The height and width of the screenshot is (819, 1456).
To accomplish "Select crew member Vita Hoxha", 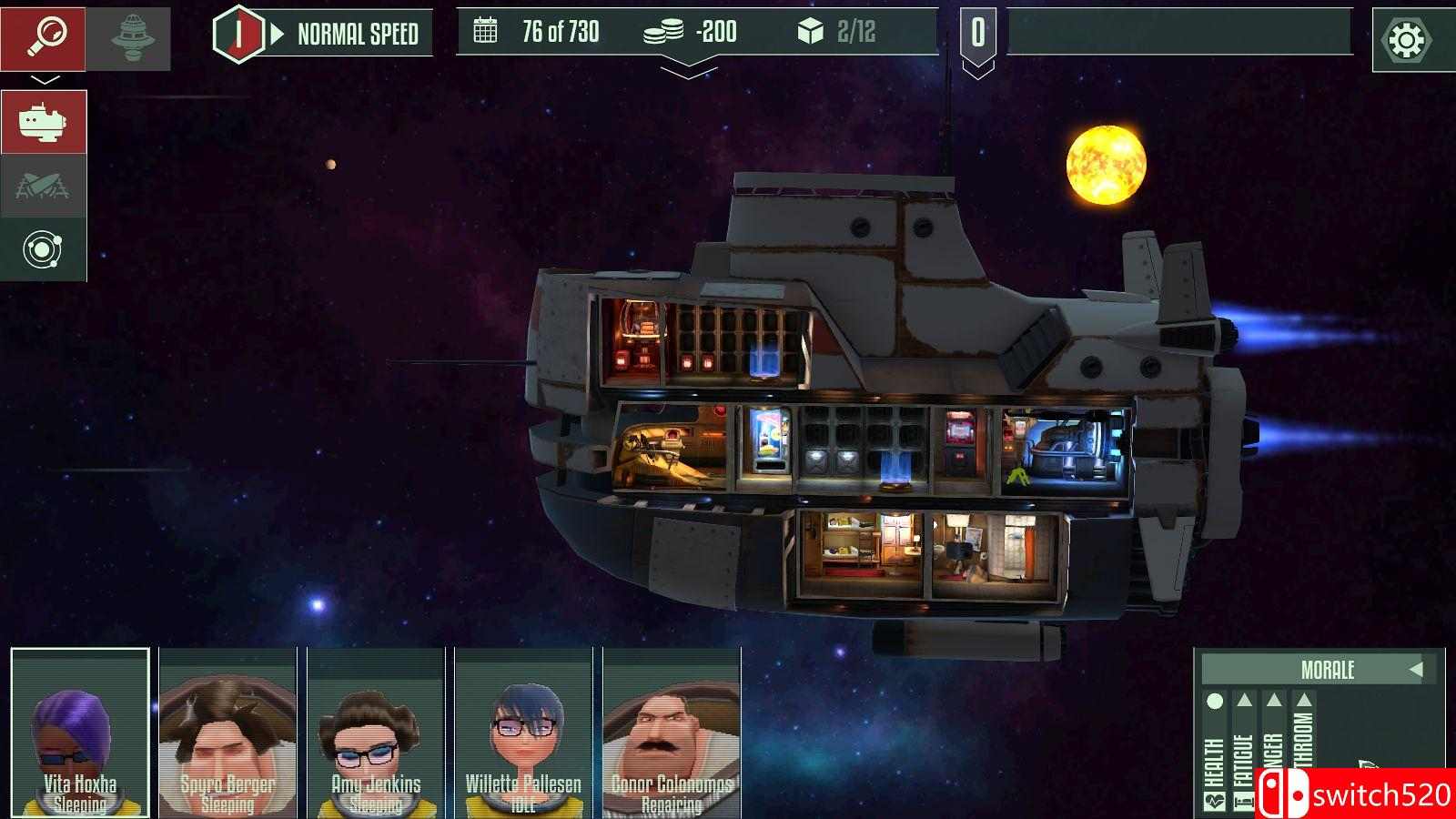I will [80, 732].
